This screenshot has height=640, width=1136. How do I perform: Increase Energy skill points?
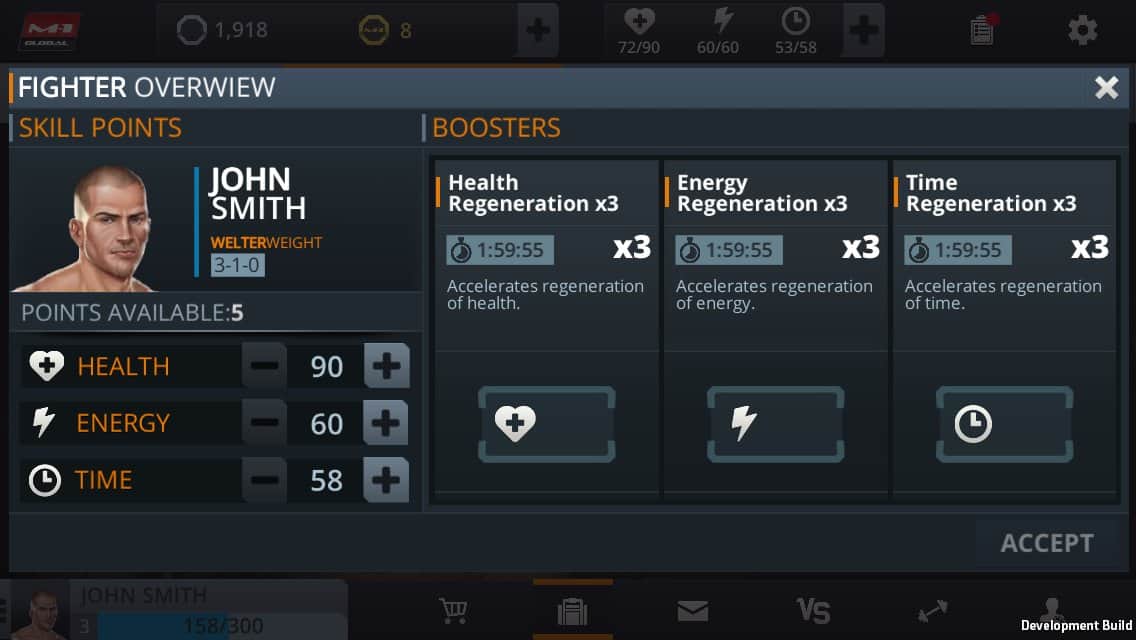click(386, 423)
